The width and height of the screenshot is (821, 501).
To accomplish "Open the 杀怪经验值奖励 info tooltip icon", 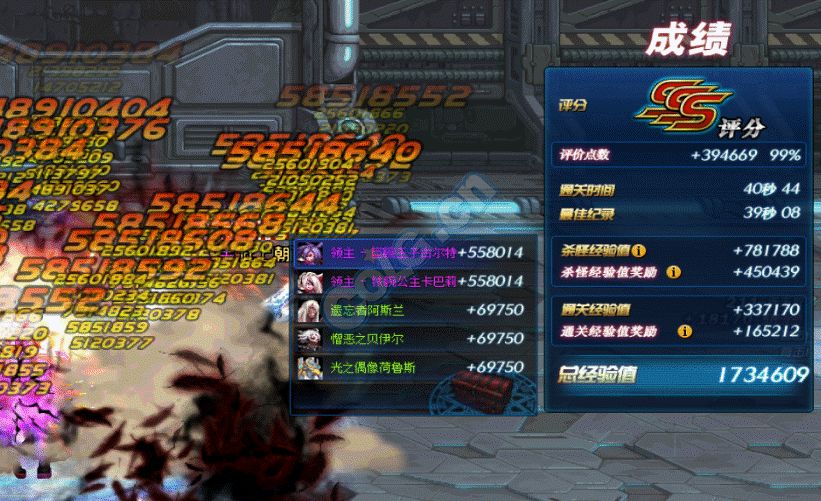I will 673,272.
